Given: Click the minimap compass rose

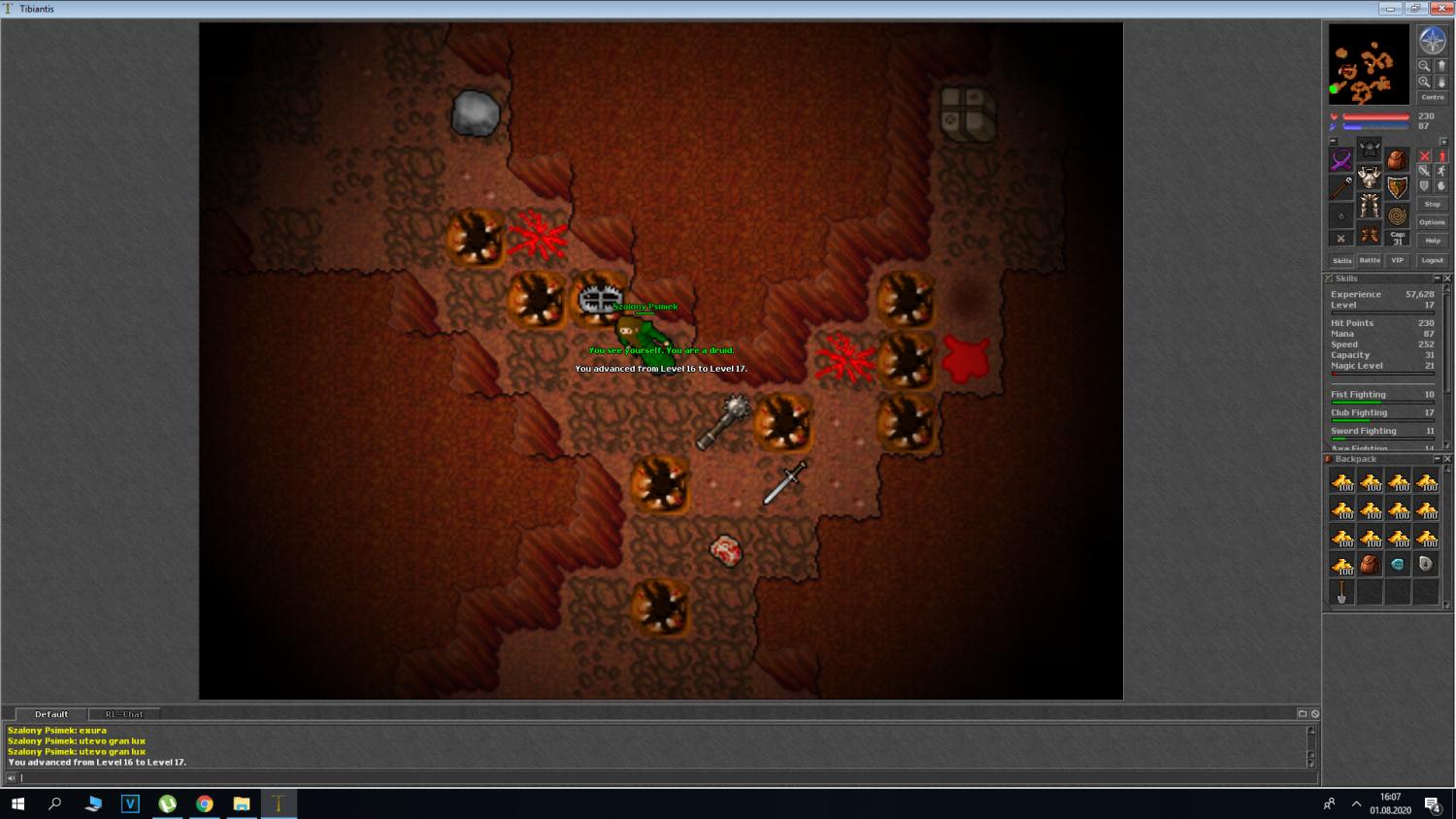Looking at the screenshot, I should (1432, 41).
